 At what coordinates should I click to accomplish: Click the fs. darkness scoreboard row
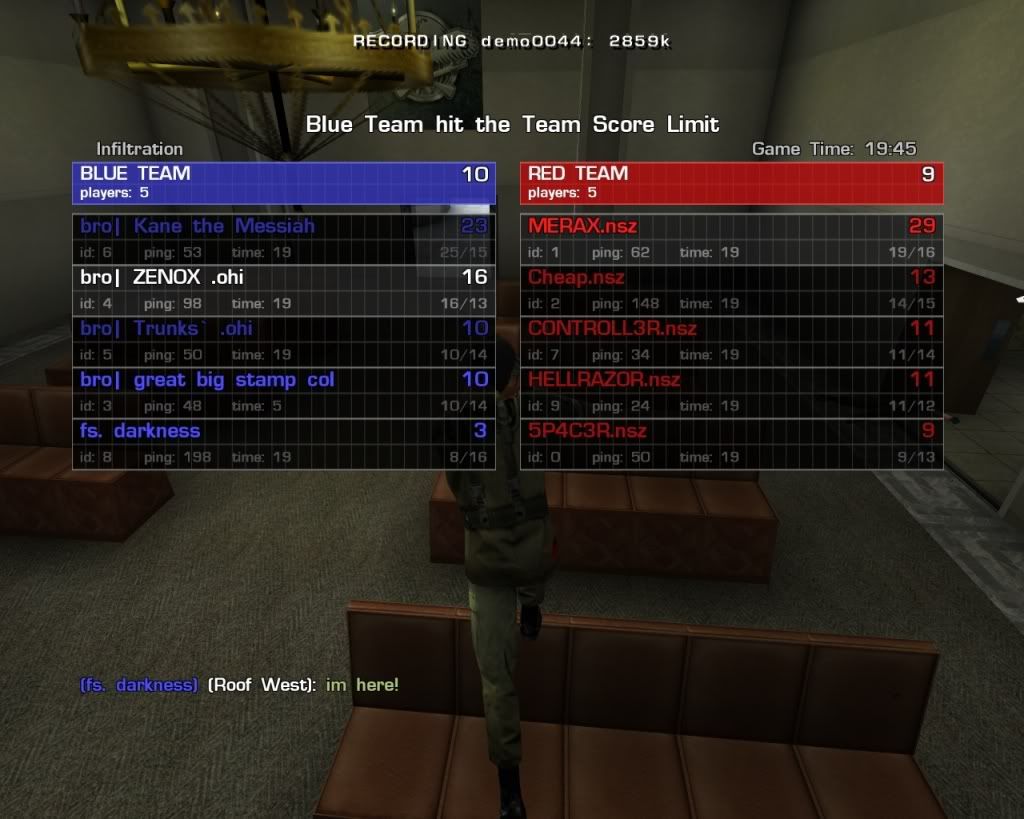(x=283, y=443)
